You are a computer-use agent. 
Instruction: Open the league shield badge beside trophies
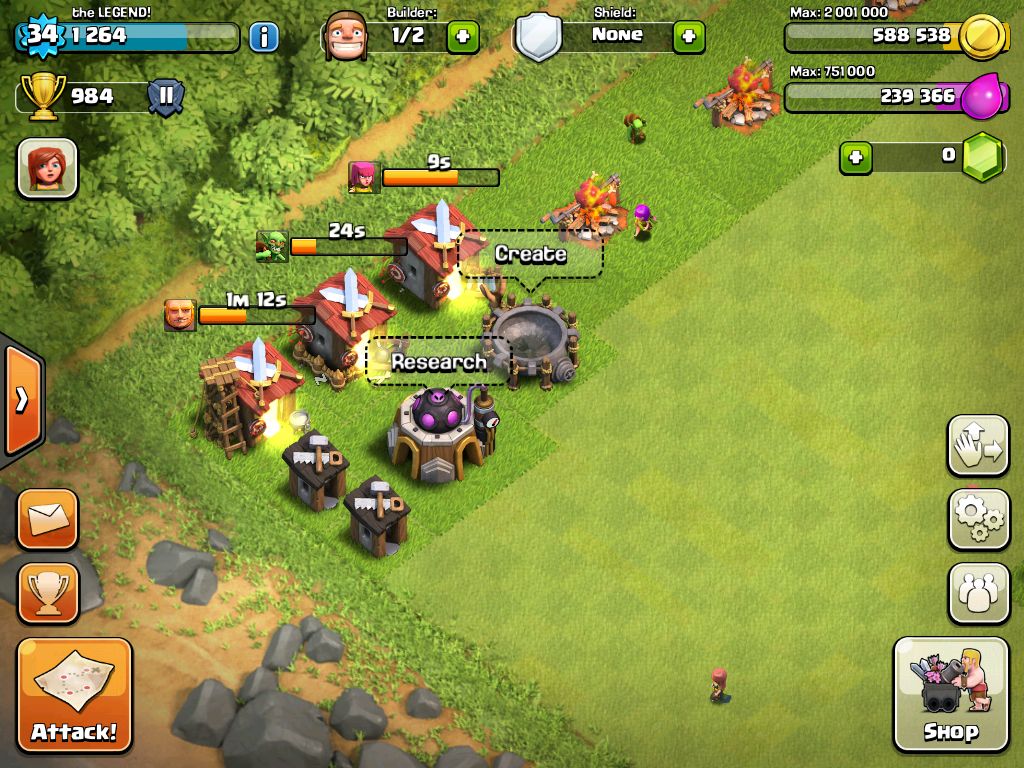[165, 98]
